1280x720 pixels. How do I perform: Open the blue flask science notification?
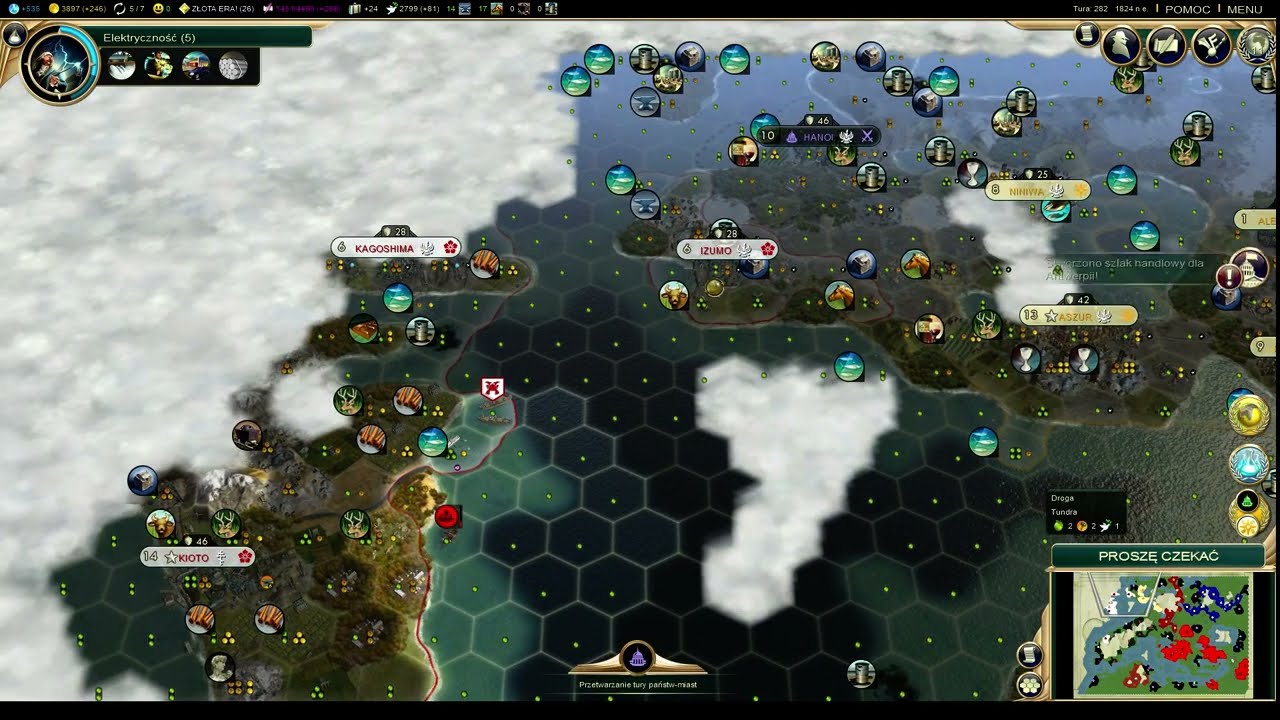[x=1248, y=464]
